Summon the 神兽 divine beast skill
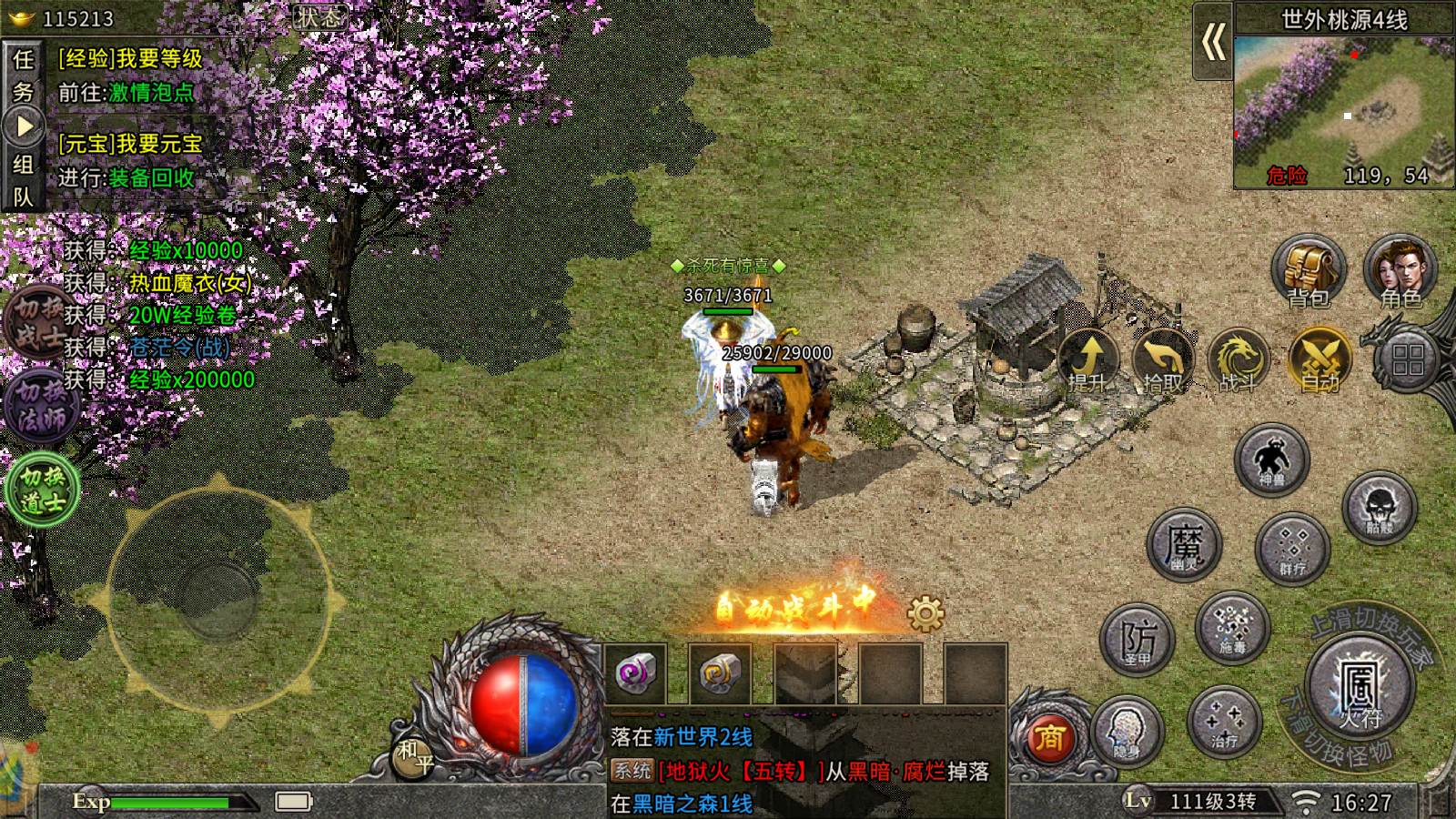 (x=1271, y=460)
